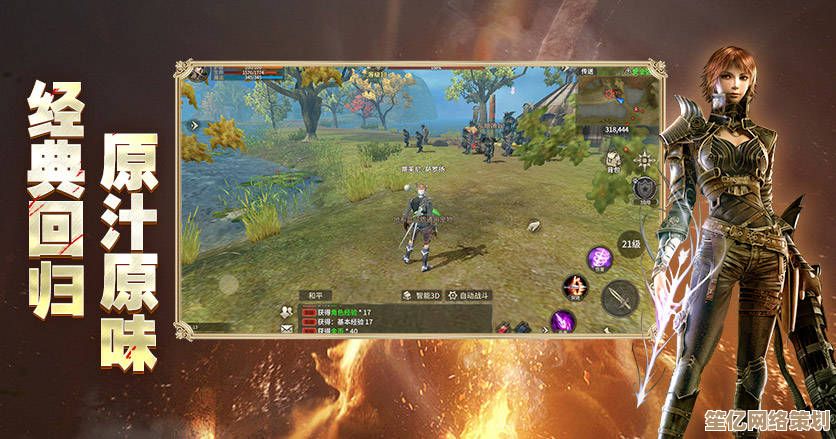Image resolution: width=836 pixels, height=439 pixels.
Task: Switch the 智能3D camera mode
Action: tap(421, 296)
